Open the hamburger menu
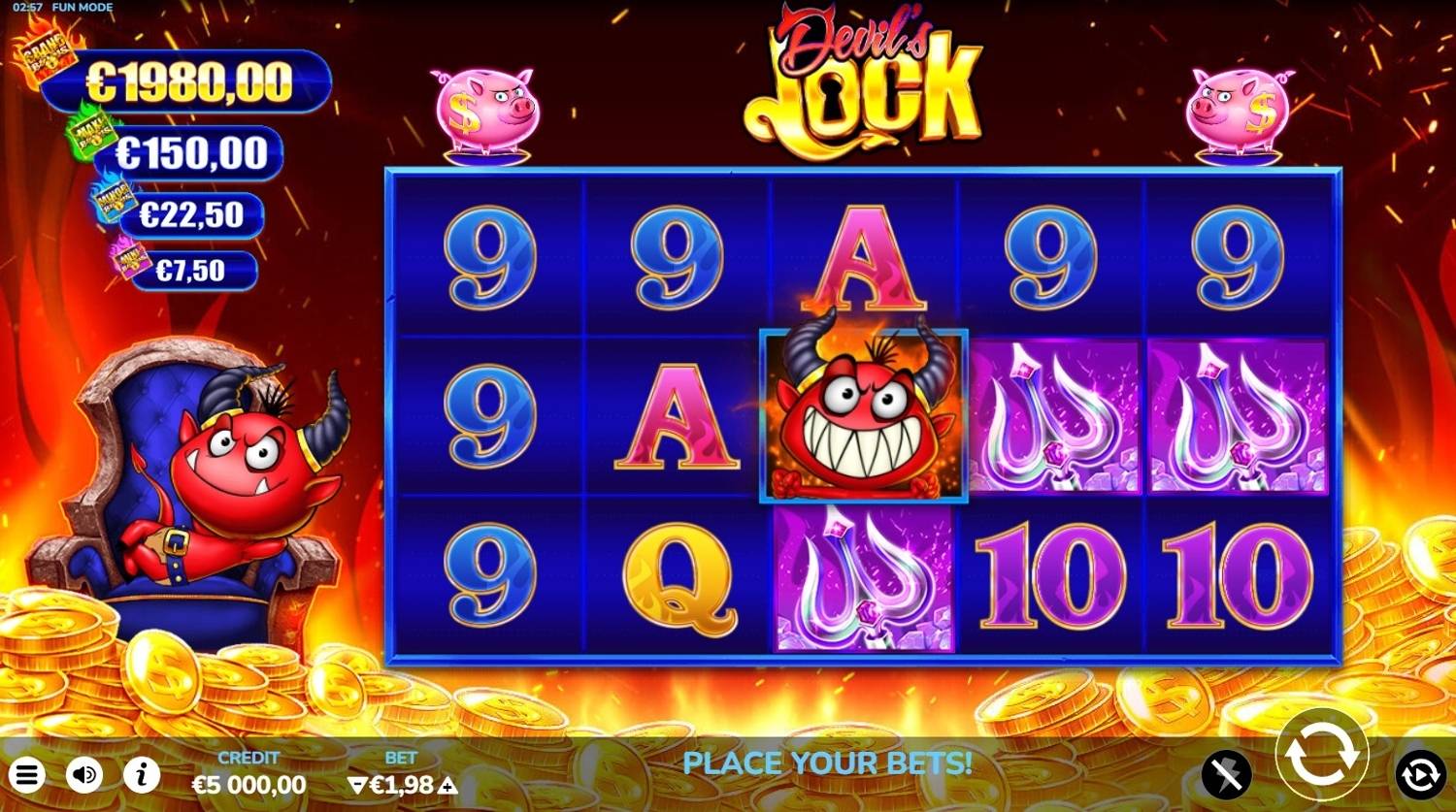Viewport: 1456px width, 812px height. tap(27, 774)
